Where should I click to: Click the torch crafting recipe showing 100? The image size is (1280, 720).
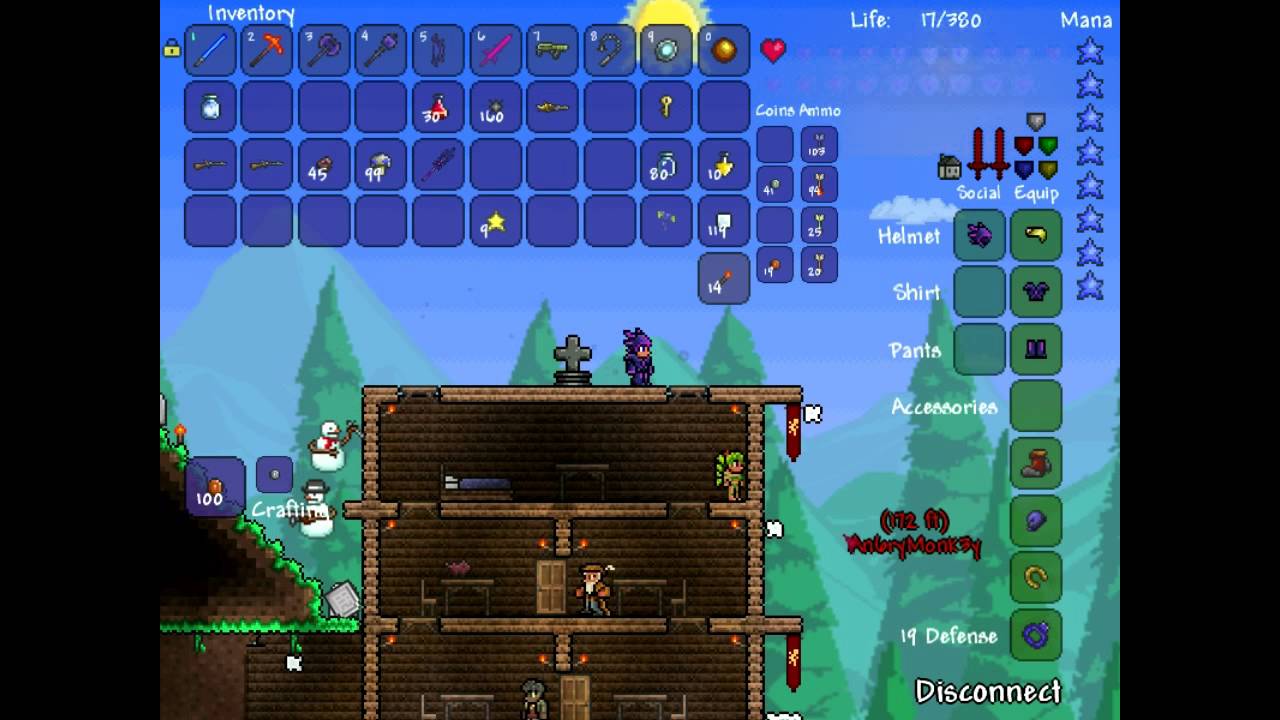click(215, 487)
